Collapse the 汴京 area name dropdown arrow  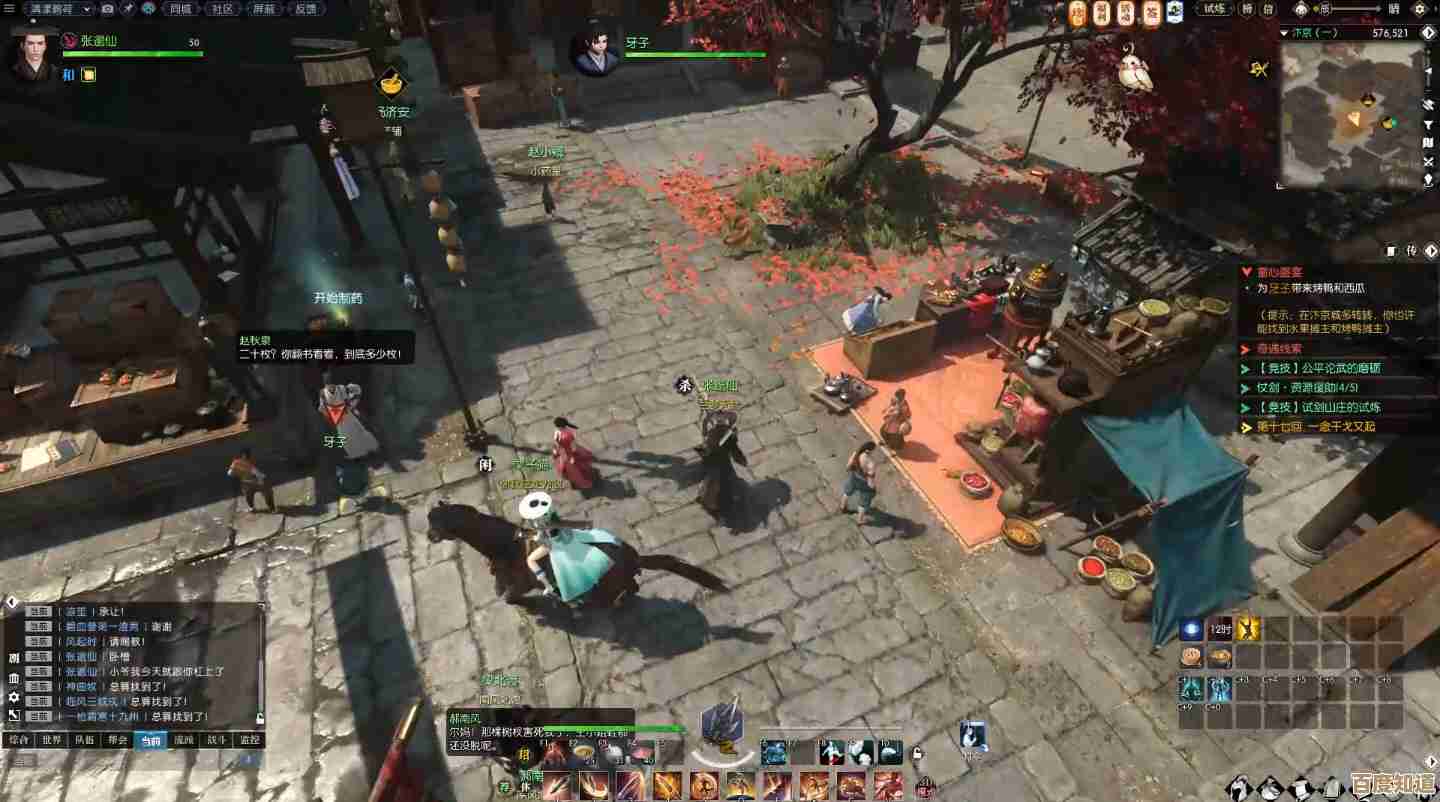(1285, 33)
